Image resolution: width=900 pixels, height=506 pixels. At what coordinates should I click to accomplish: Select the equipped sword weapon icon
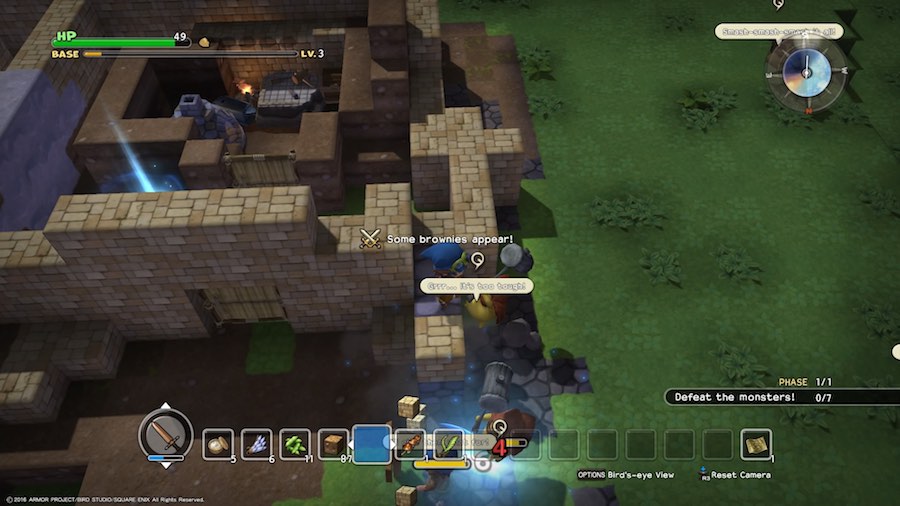(x=165, y=433)
